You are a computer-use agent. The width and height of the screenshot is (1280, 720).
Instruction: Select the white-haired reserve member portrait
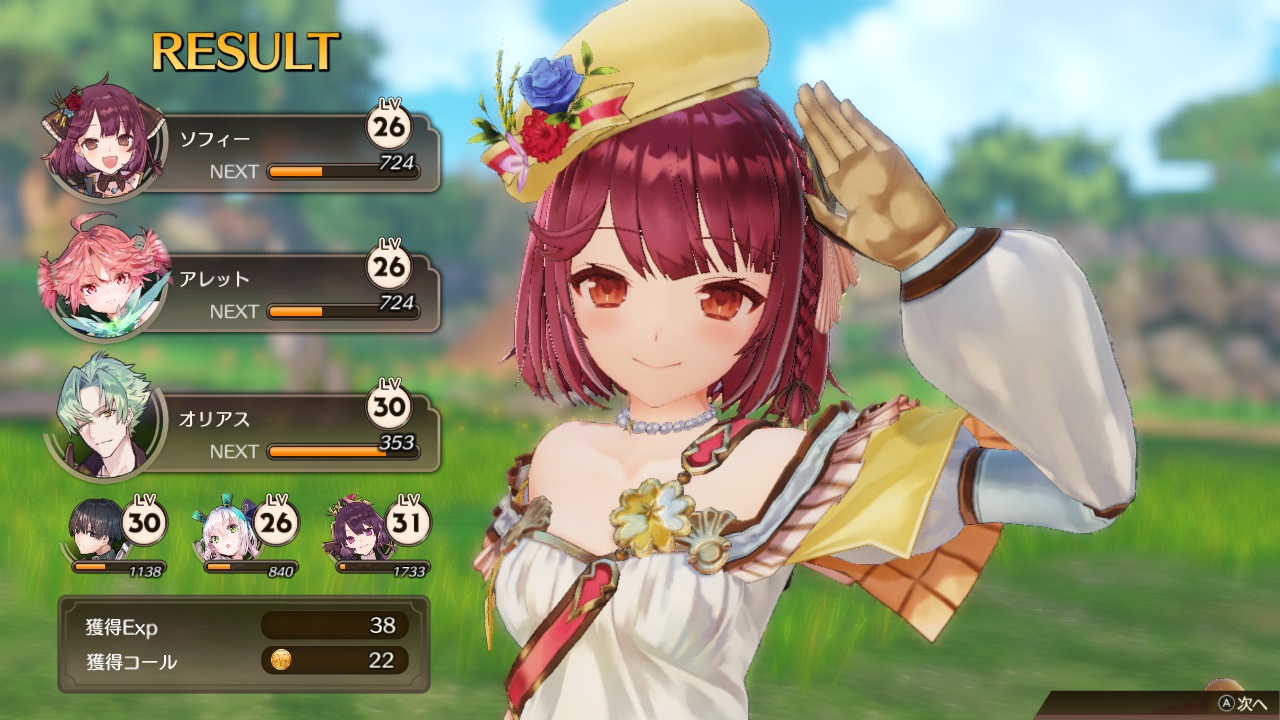(226, 530)
